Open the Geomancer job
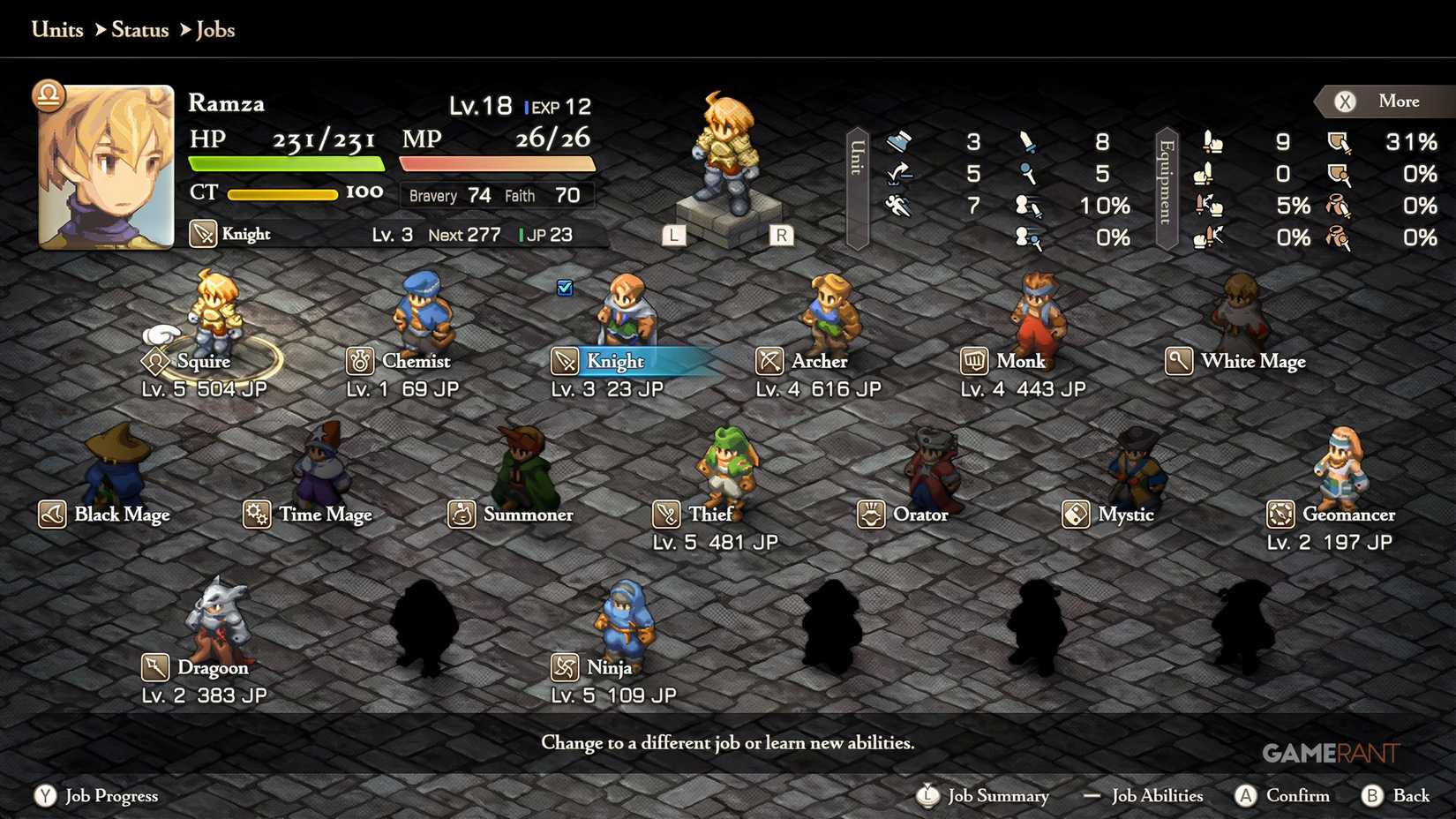1456x819 pixels. click(1280, 514)
